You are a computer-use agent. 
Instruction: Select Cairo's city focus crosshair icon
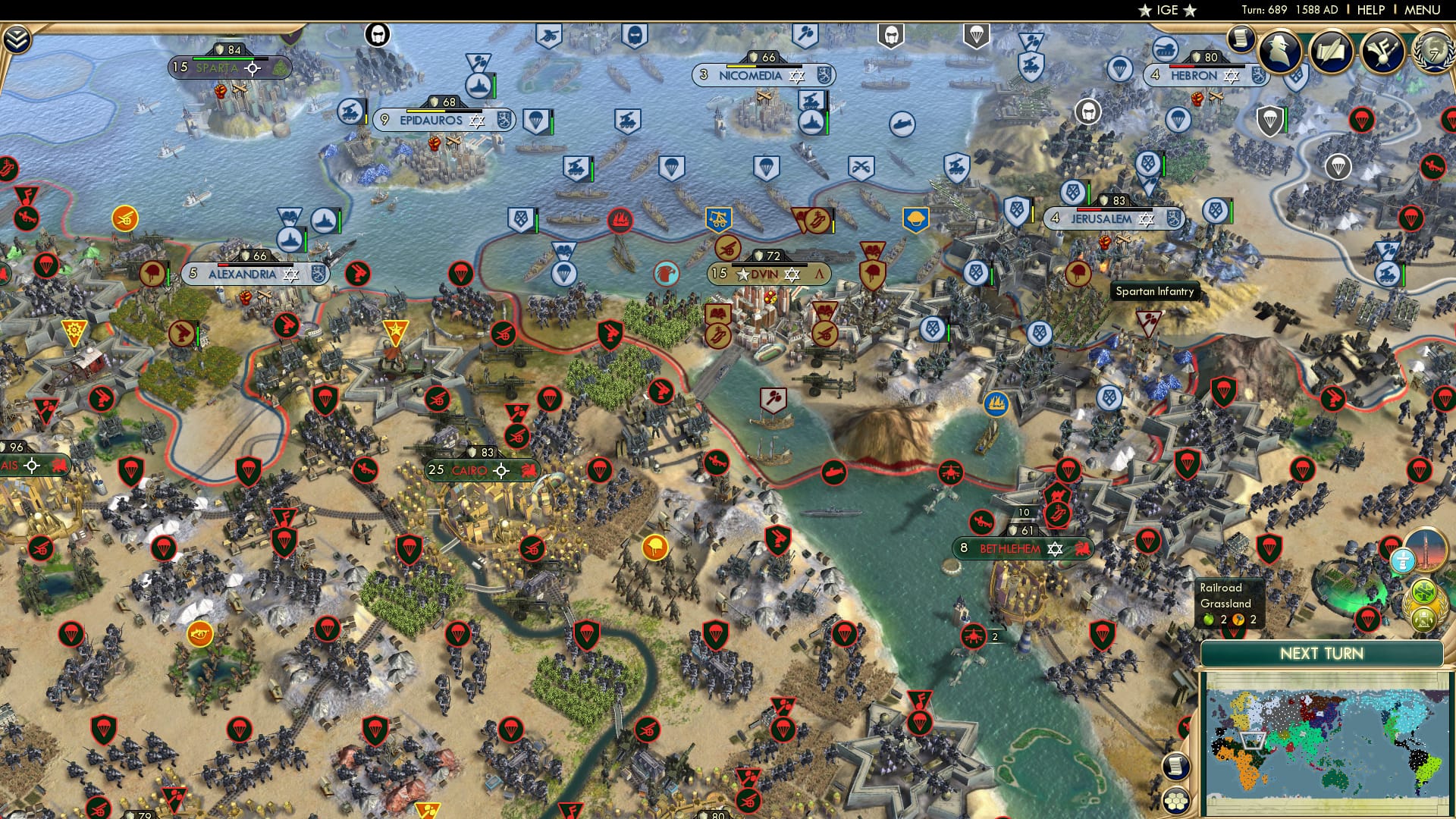[x=503, y=470]
